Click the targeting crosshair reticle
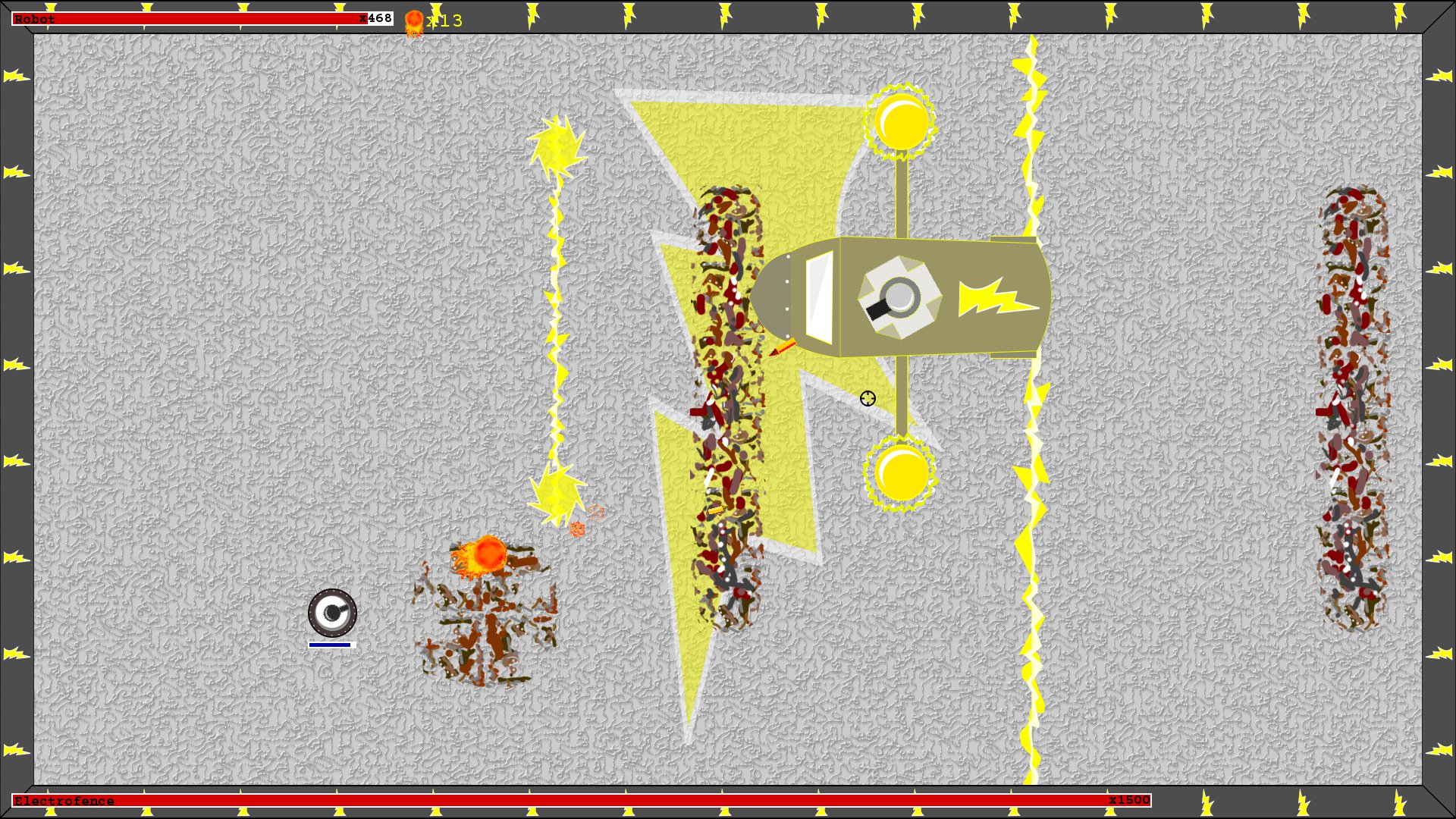 [x=866, y=398]
